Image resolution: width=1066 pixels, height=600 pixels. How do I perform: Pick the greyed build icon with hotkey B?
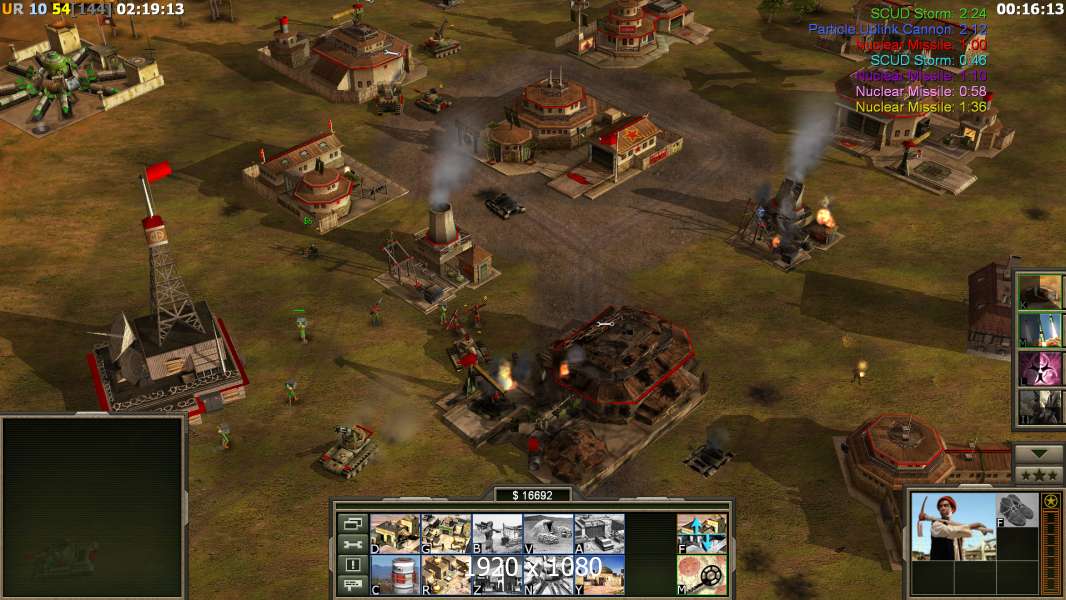497,534
